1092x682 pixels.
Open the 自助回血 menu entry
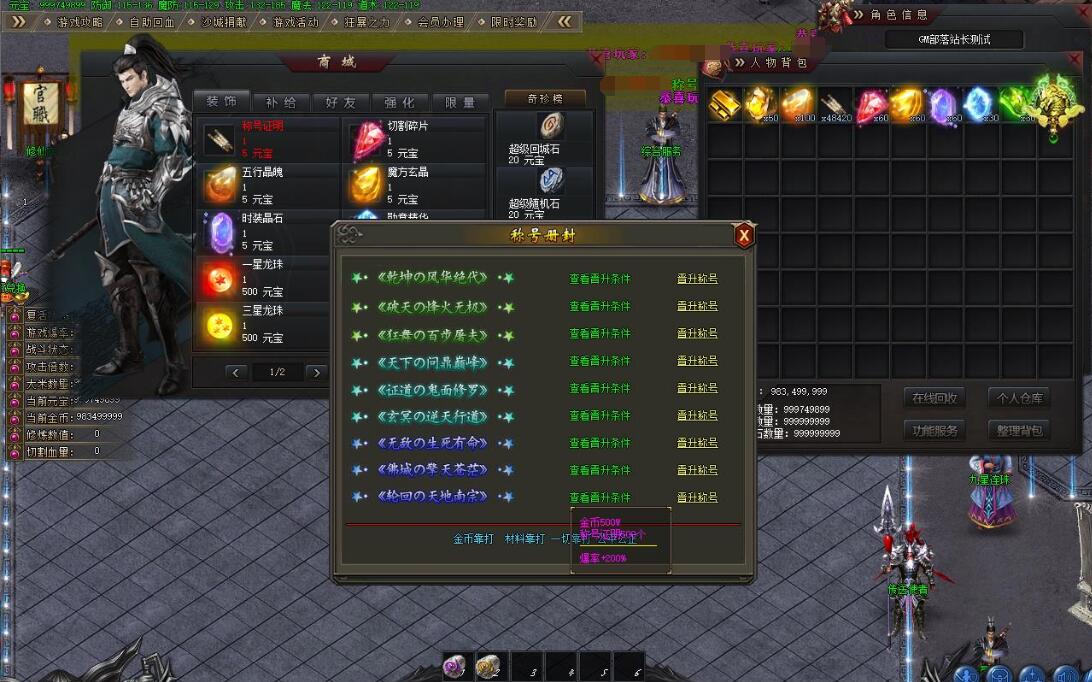(152, 21)
